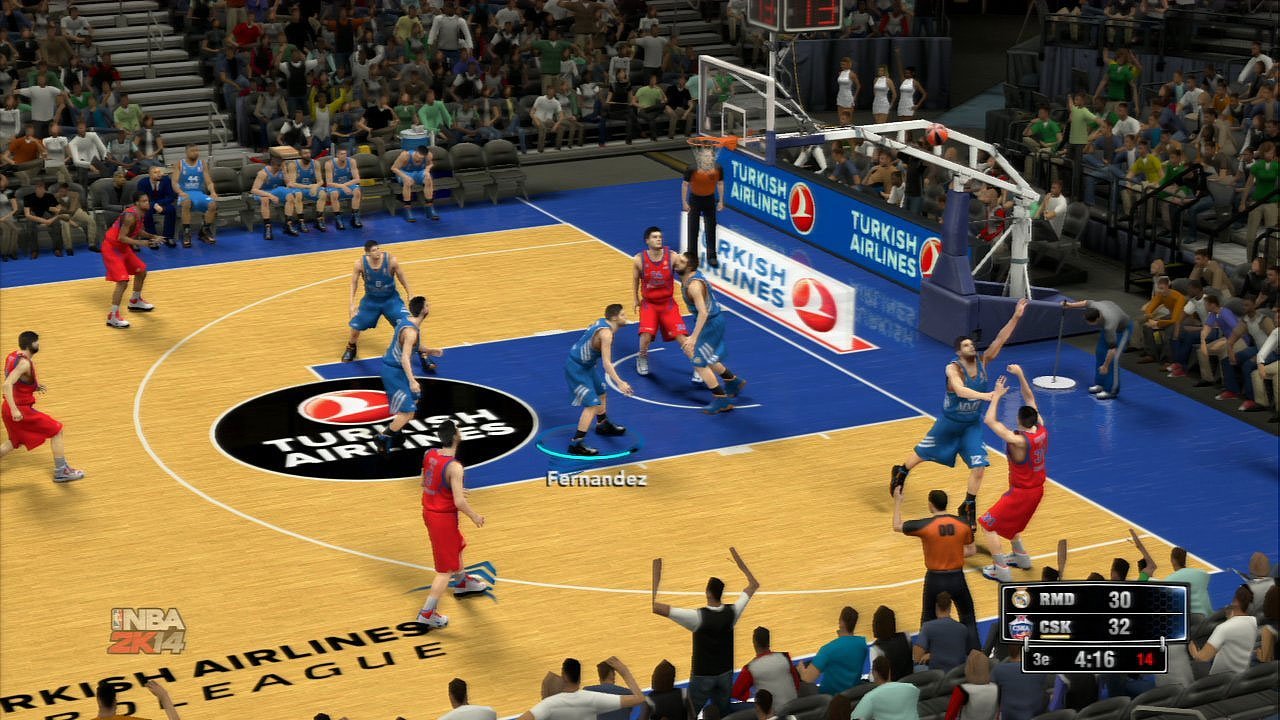The width and height of the screenshot is (1280, 720).
Task: Click the game clock reading 4:16
Action: (1096, 658)
